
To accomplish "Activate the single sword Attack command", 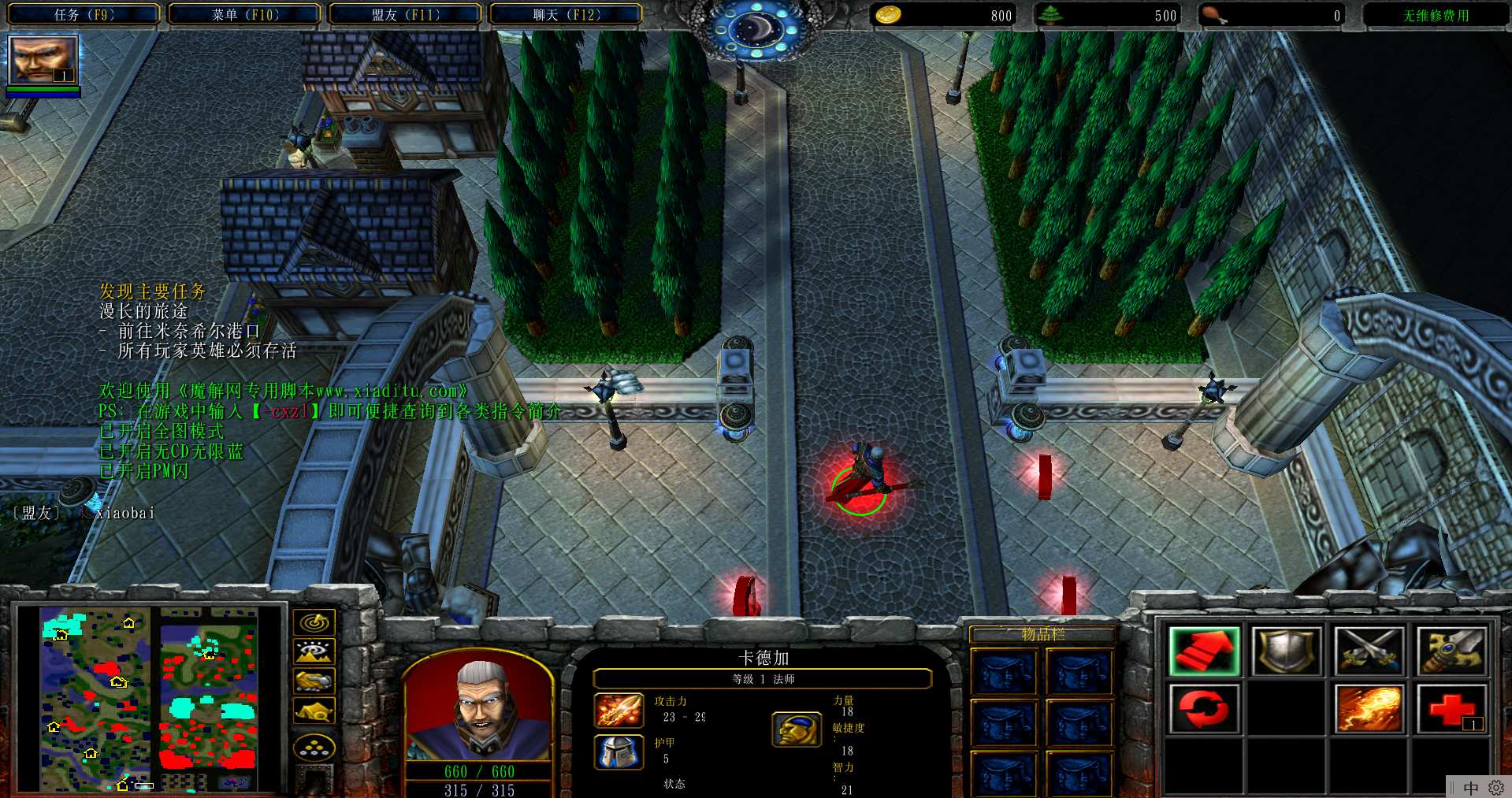I will click(1451, 651).
